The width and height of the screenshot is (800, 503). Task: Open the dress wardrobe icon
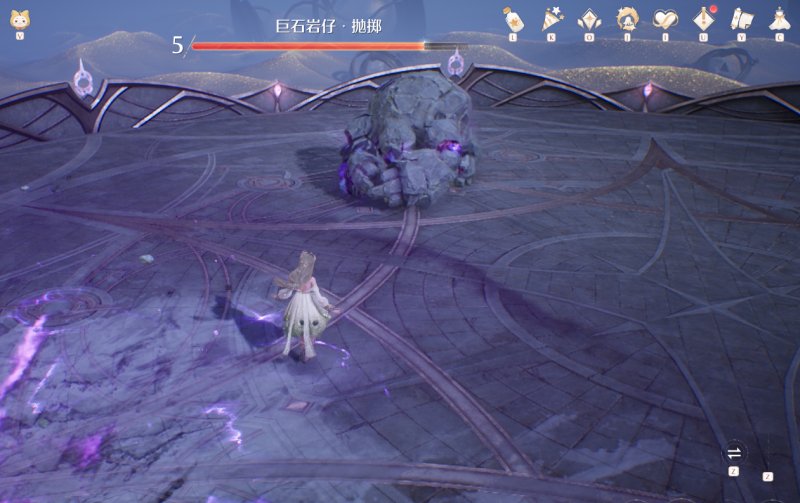[x=779, y=20]
